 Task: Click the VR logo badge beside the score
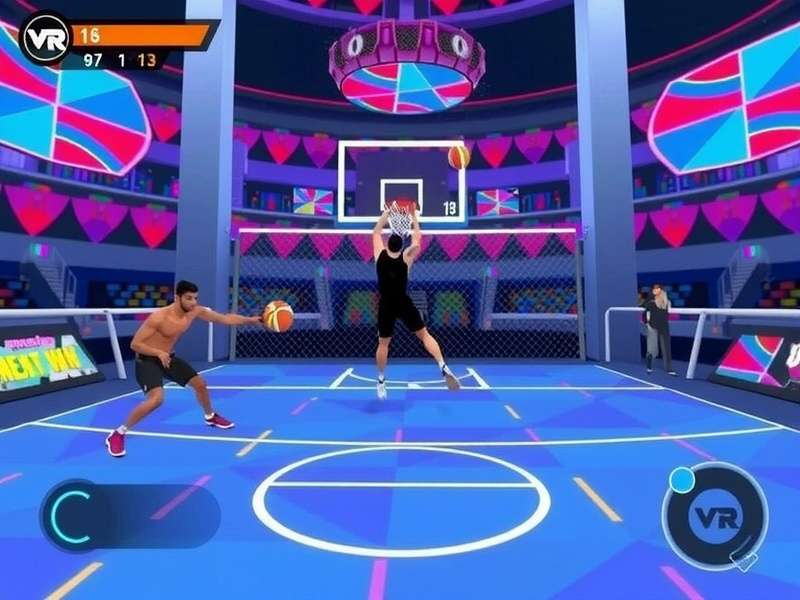pos(44,38)
